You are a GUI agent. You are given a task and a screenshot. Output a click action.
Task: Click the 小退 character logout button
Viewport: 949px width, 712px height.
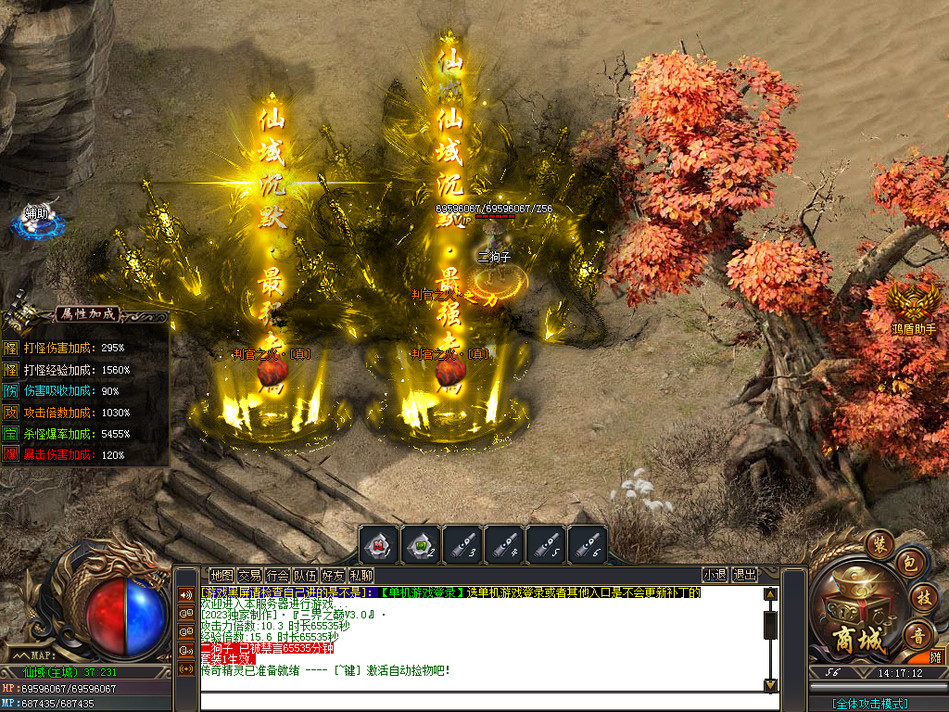pos(714,575)
